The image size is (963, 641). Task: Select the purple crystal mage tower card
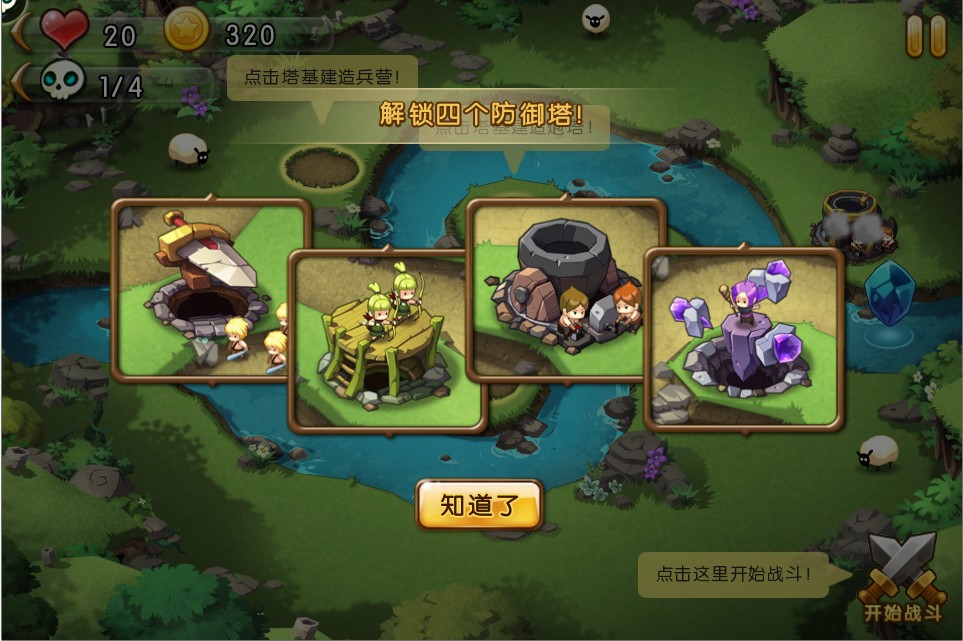[744, 340]
